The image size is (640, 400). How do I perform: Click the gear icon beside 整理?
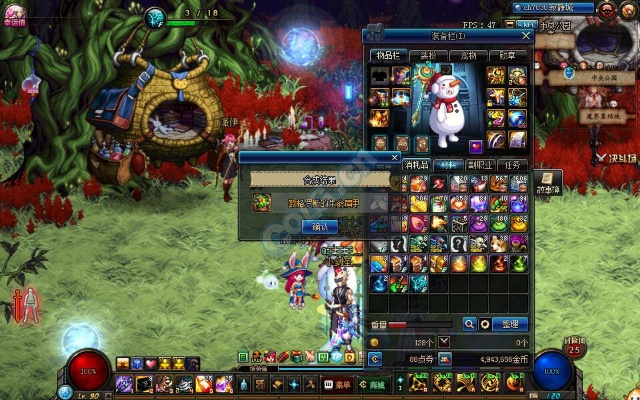click(485, 324)
